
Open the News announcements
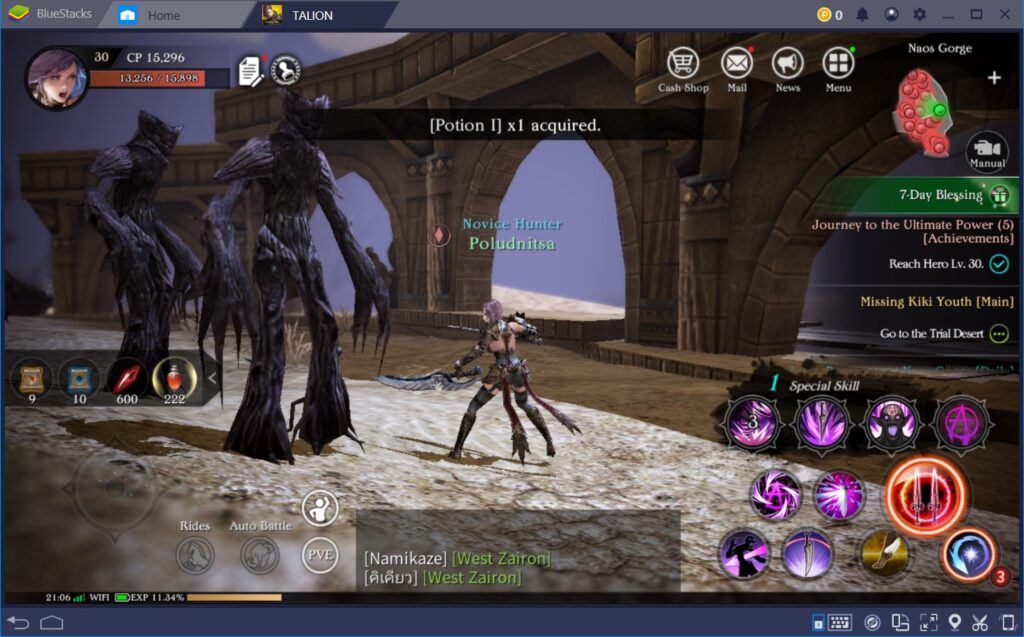788,64
